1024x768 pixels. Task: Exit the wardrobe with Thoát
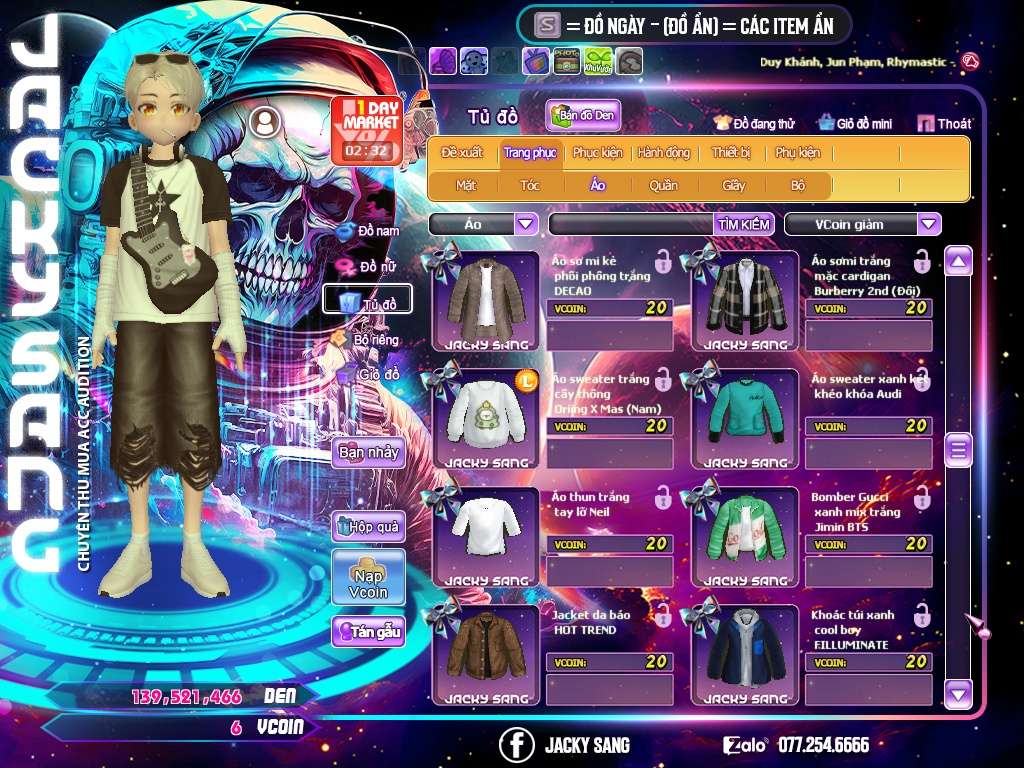pyautogui.click(x=944, y=124)
